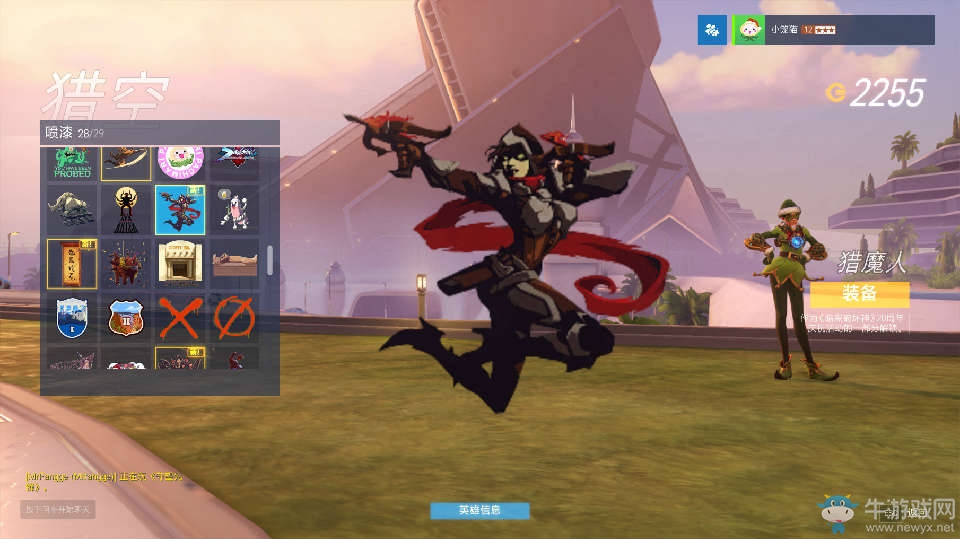Pick the red treasure chest spray
The height and width of the screenshot is (539, 960).
click(x=126, y=263)
